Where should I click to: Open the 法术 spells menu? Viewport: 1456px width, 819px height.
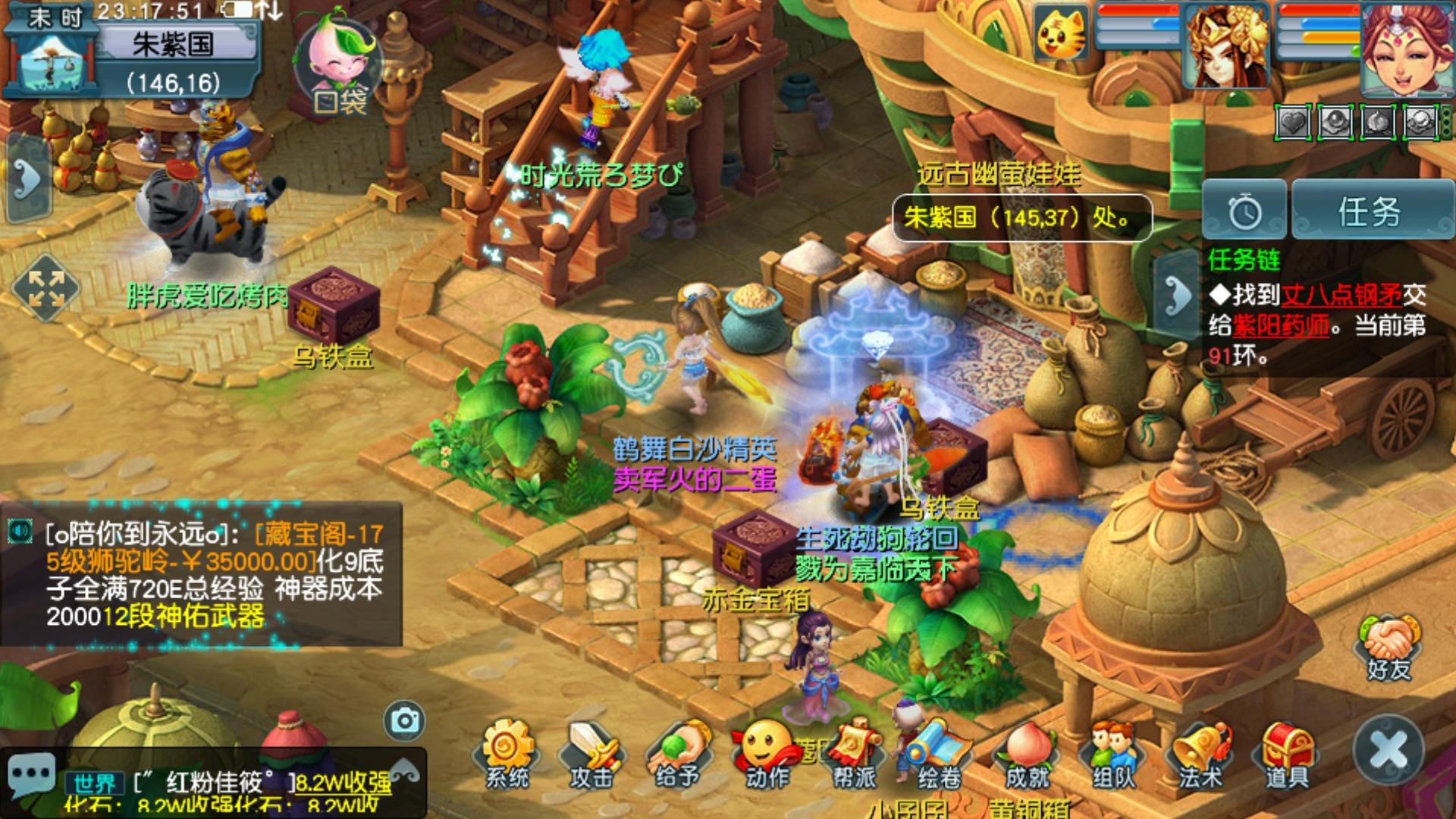tap(1200, 755)
